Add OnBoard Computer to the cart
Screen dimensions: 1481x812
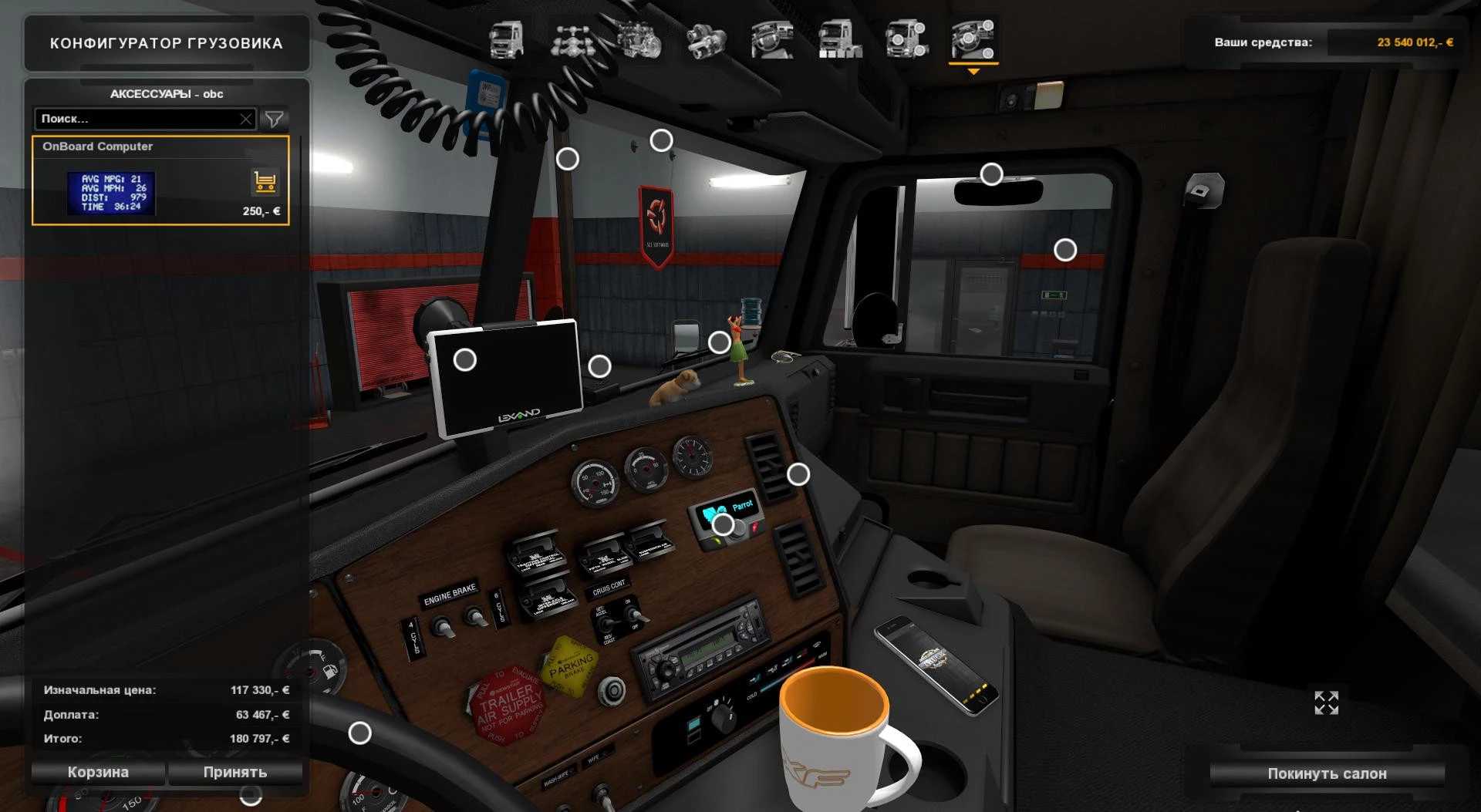(x=265, y=182)
